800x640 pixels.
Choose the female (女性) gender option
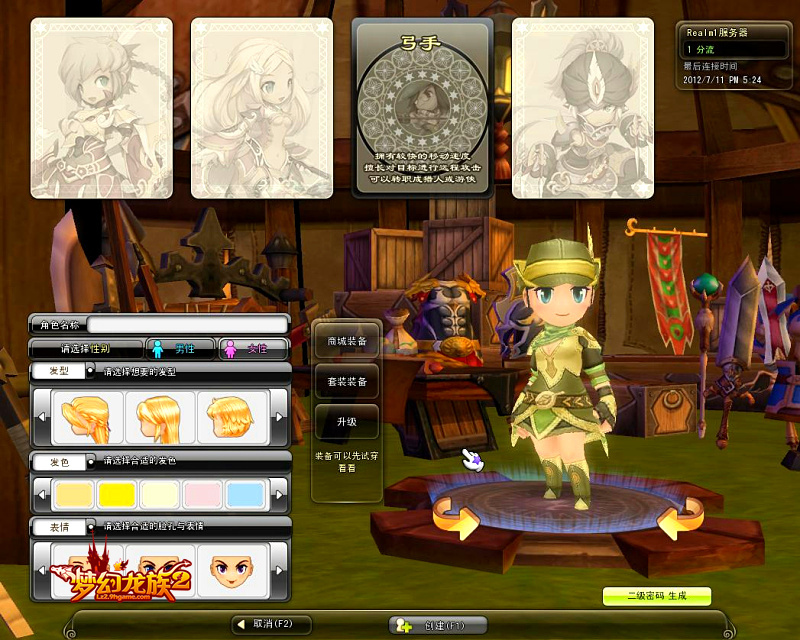[x=252, y=349]
